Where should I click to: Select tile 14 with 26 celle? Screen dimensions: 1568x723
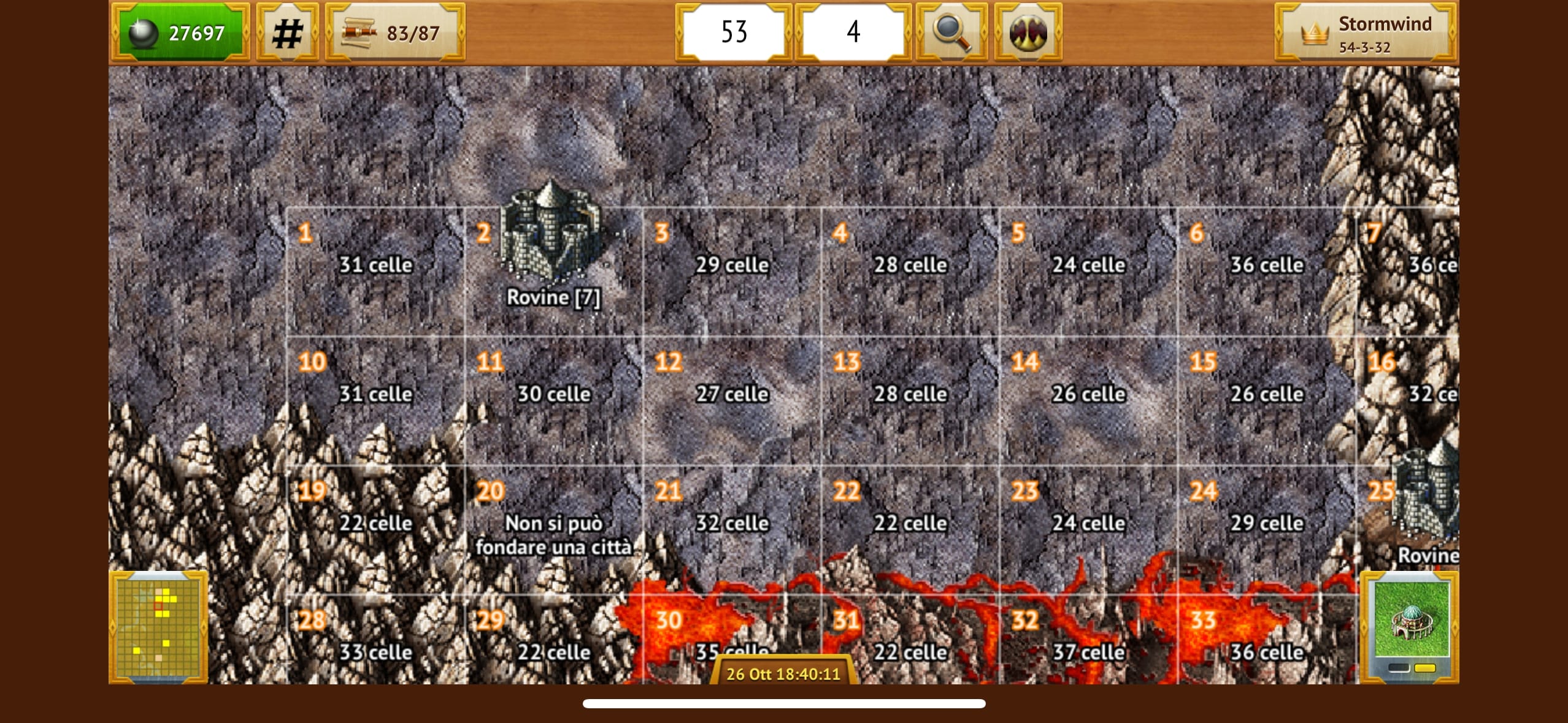pyautogui.click(x=1088, y=400)
